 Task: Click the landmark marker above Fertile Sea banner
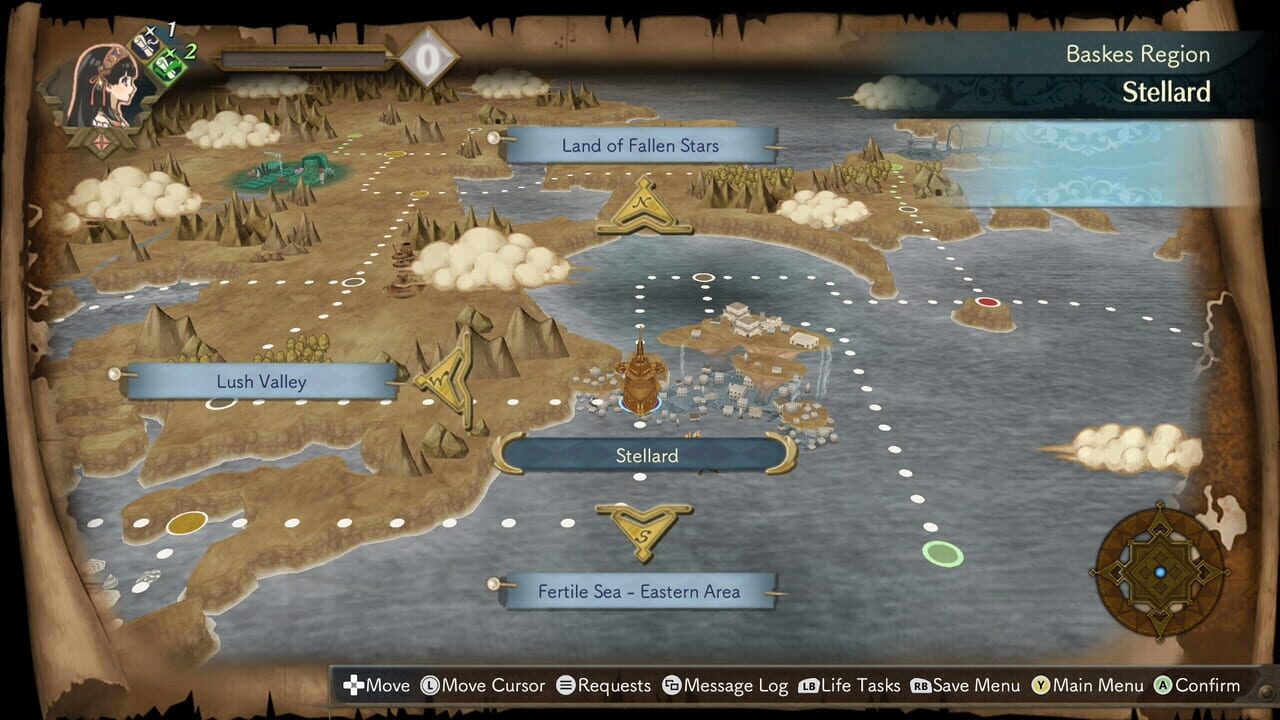[643, 529]
